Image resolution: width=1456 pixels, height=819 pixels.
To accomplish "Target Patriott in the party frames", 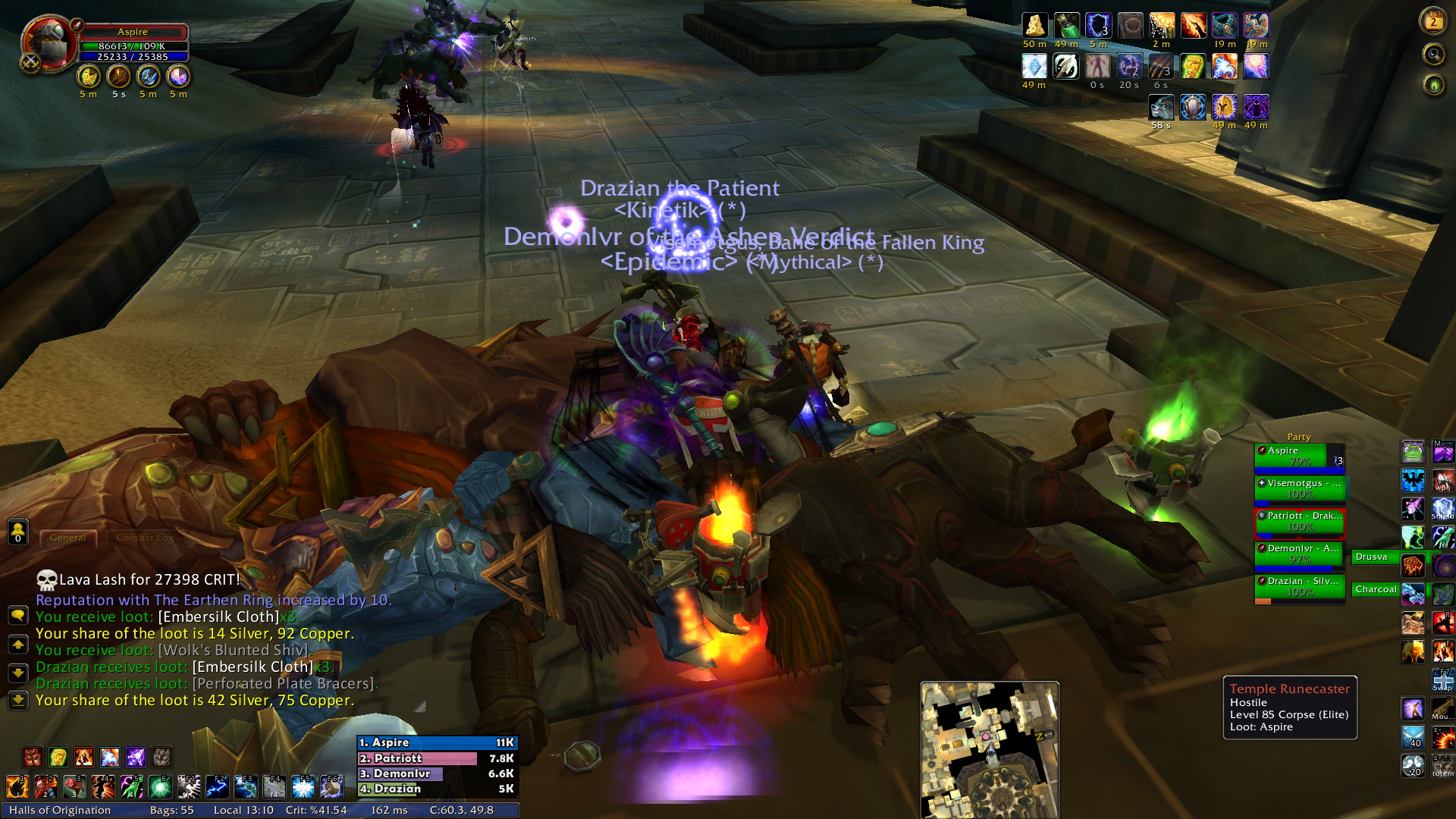I will point(1300,521).
